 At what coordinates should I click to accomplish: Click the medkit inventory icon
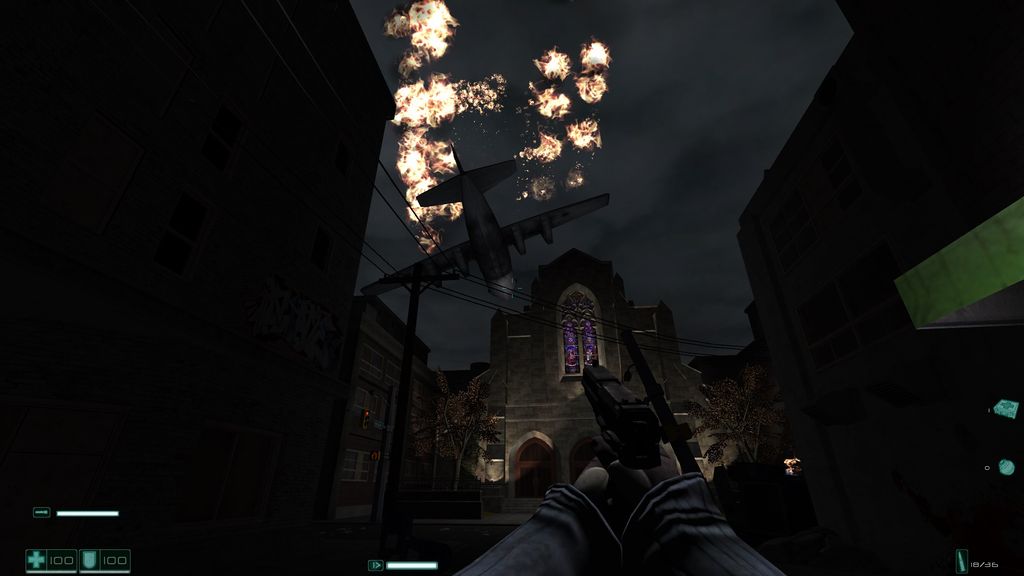pos(1005,408)
